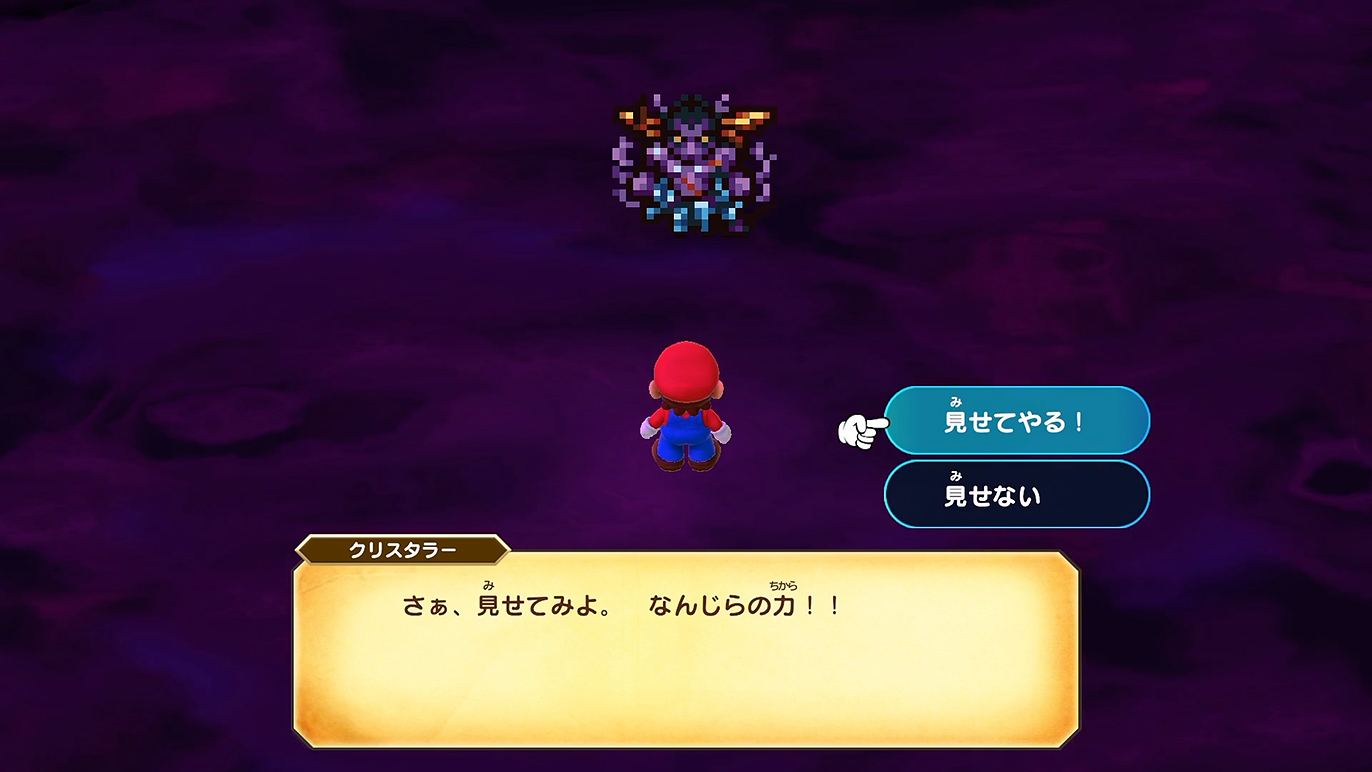1372x772 pixels.
Task: Click the highlighted answer in the choice menu
Action: [x=1016, y=421]
